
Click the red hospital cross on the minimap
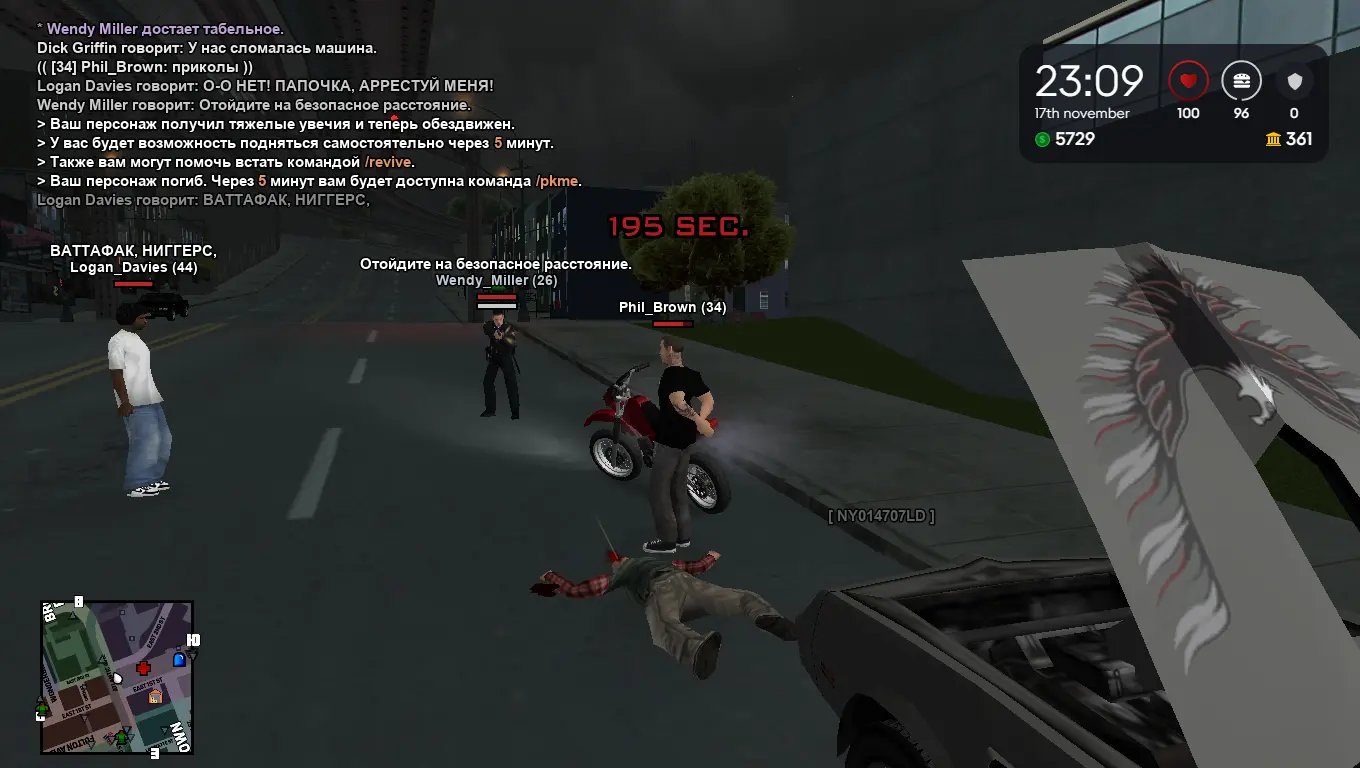tap(144, 667)
